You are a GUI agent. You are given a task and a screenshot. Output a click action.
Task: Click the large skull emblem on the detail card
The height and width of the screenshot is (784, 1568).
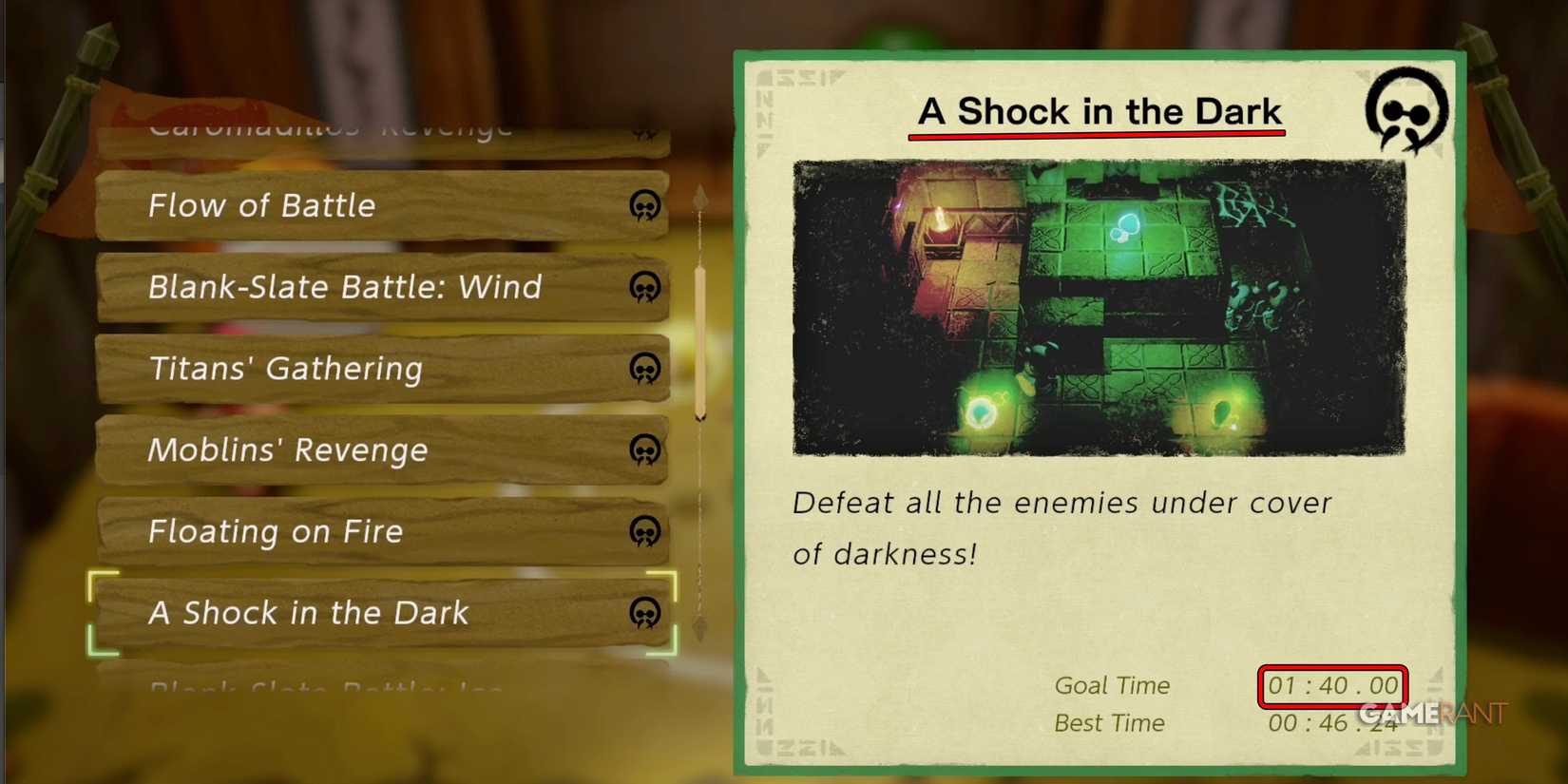(x=1405, y=111)
